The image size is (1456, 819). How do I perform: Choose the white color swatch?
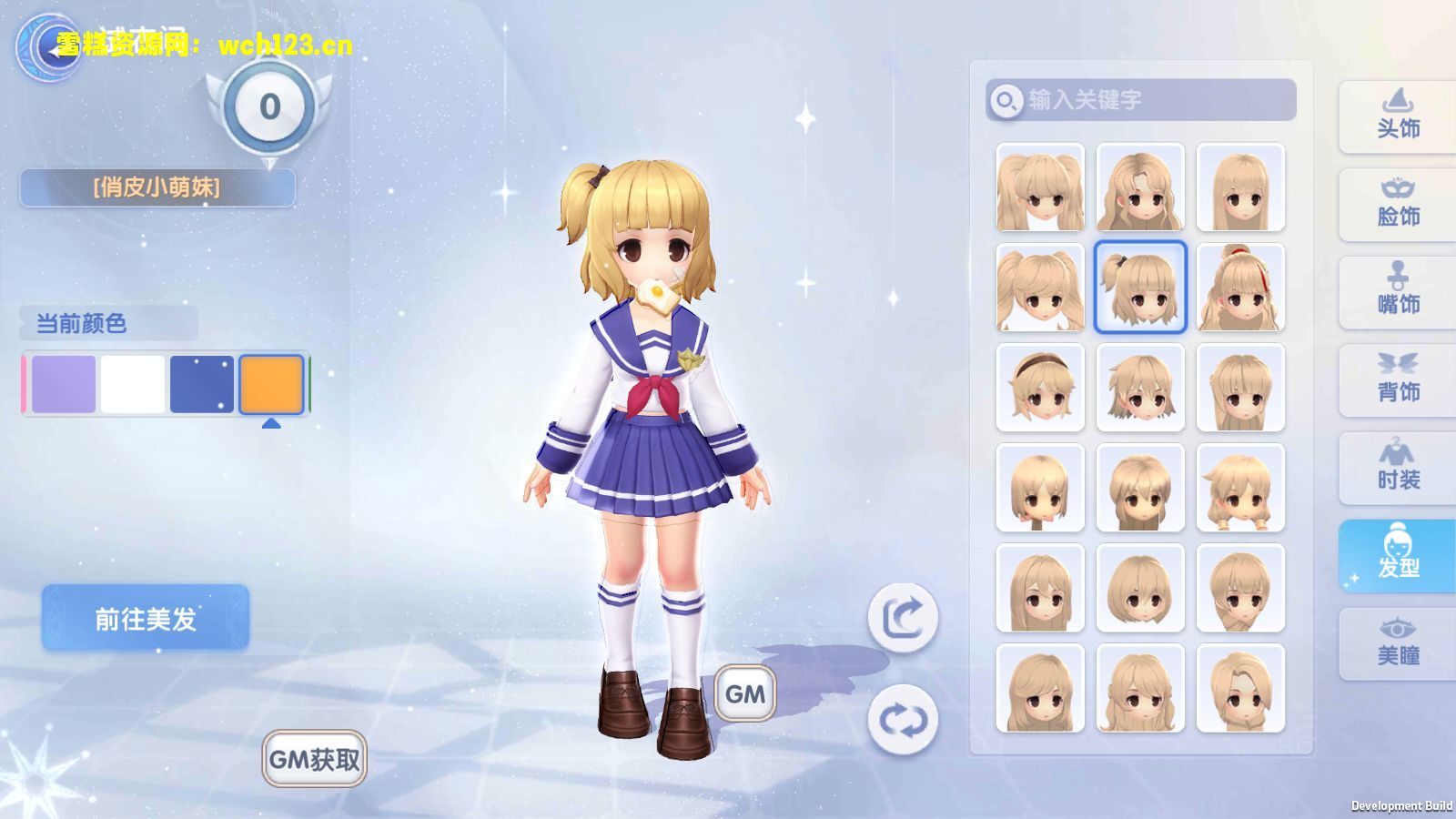click(x=133, y=384)
